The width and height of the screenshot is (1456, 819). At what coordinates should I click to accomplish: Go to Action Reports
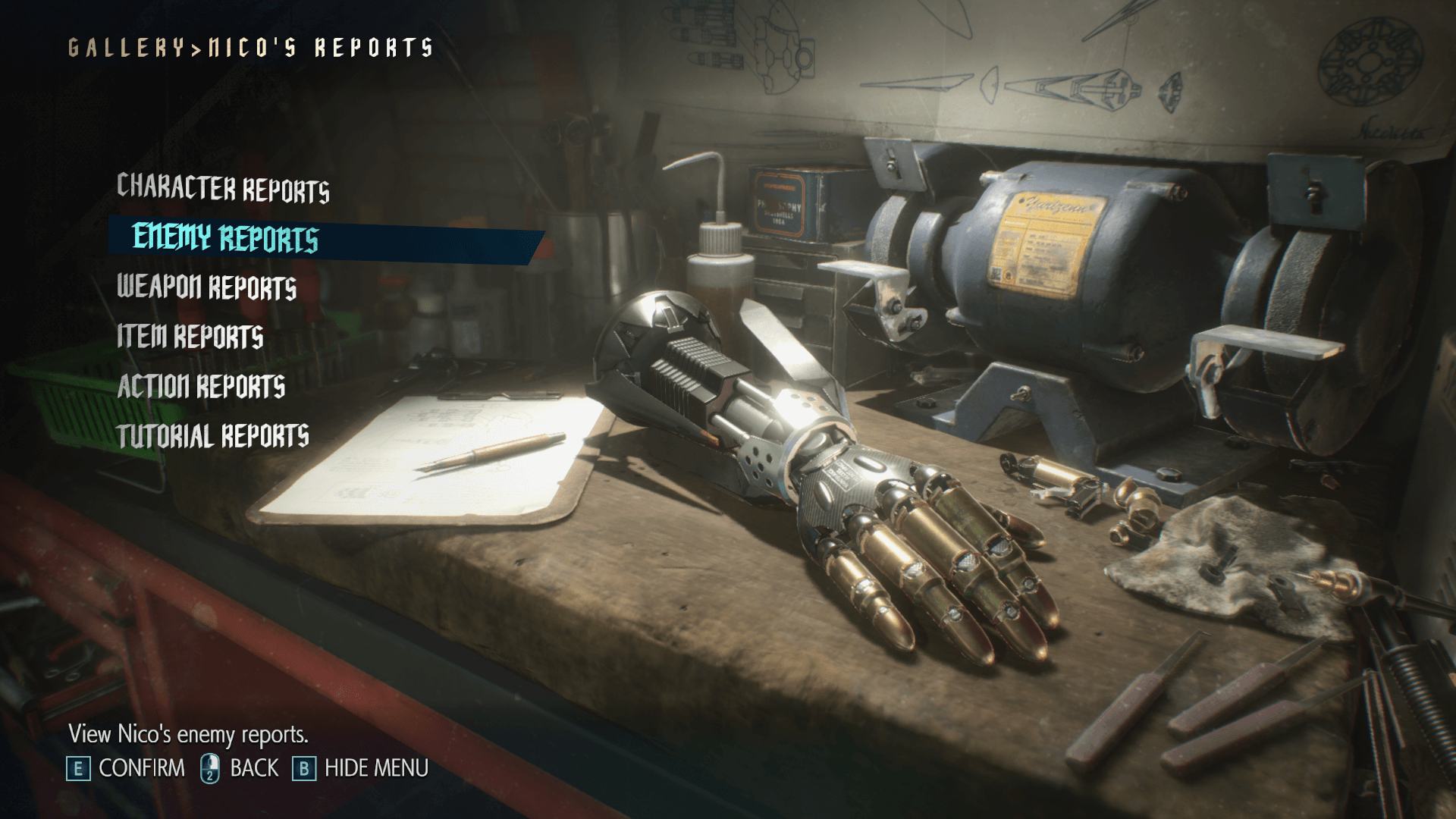point(201,386)
